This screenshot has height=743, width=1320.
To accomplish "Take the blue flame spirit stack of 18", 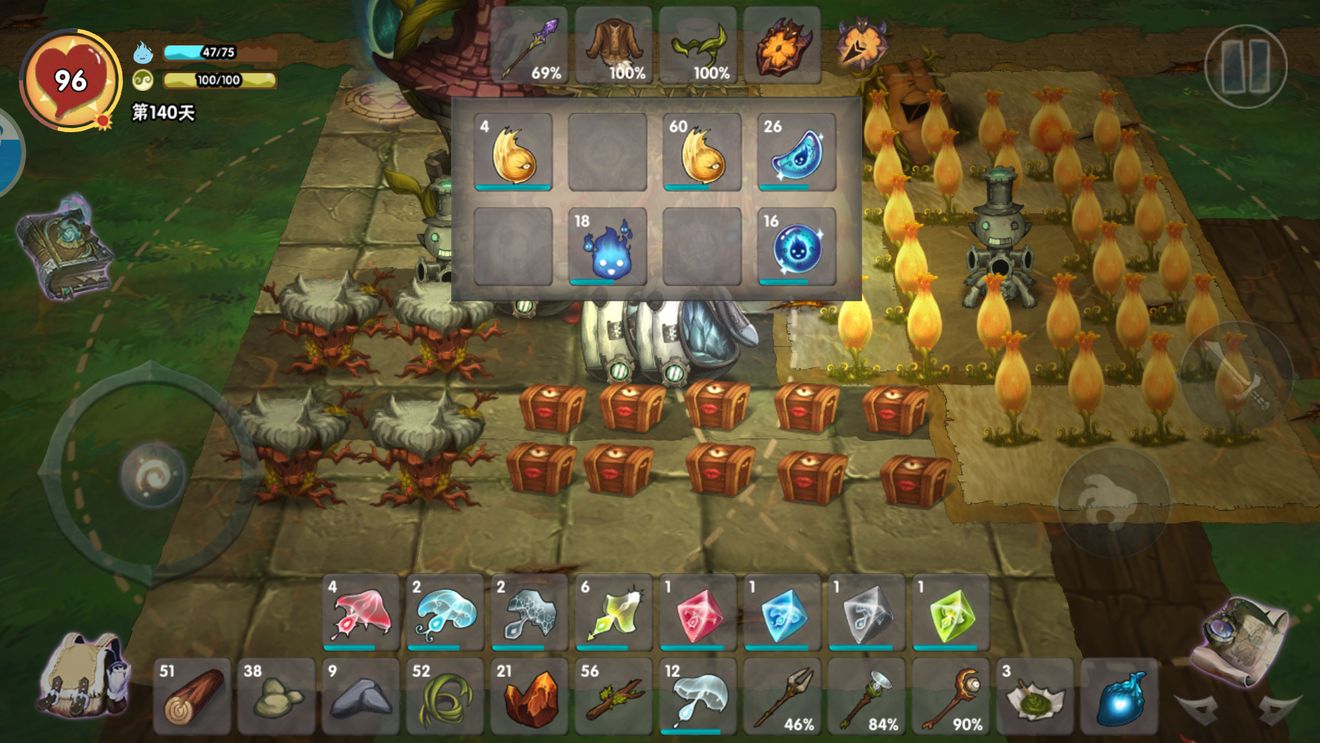I will pyautogui.click(x=607, y=247).
